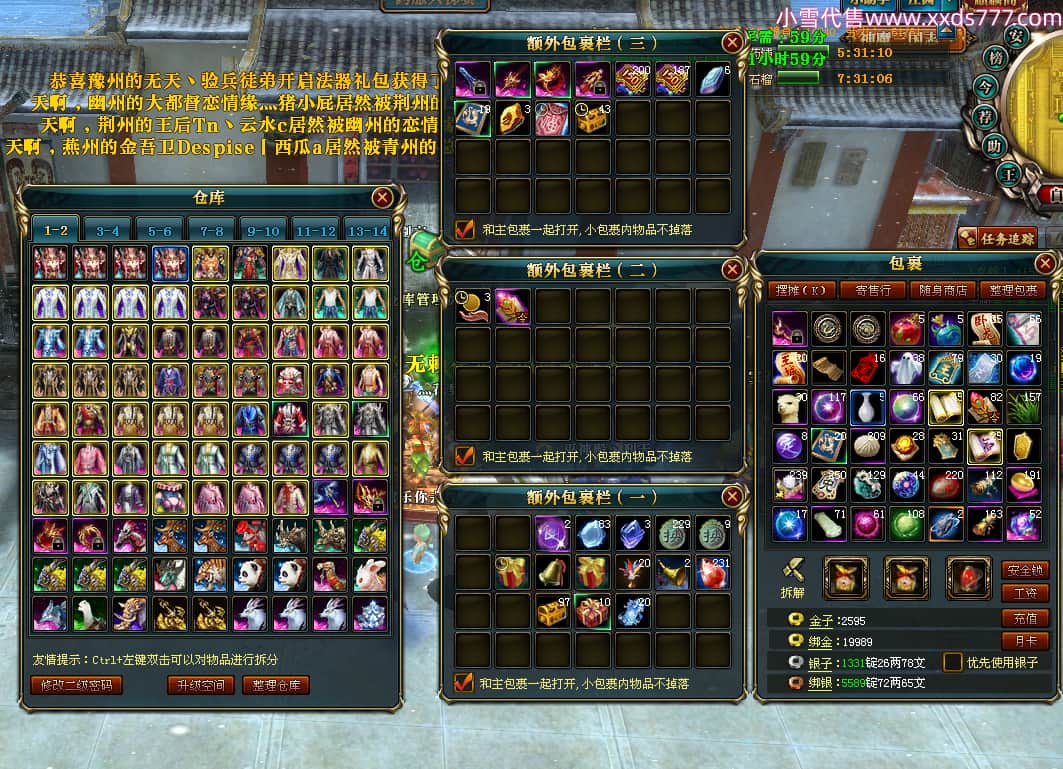Open warehouse tab 13-14
Screen dimensions: 1063x769
click(x=366, y=231)
